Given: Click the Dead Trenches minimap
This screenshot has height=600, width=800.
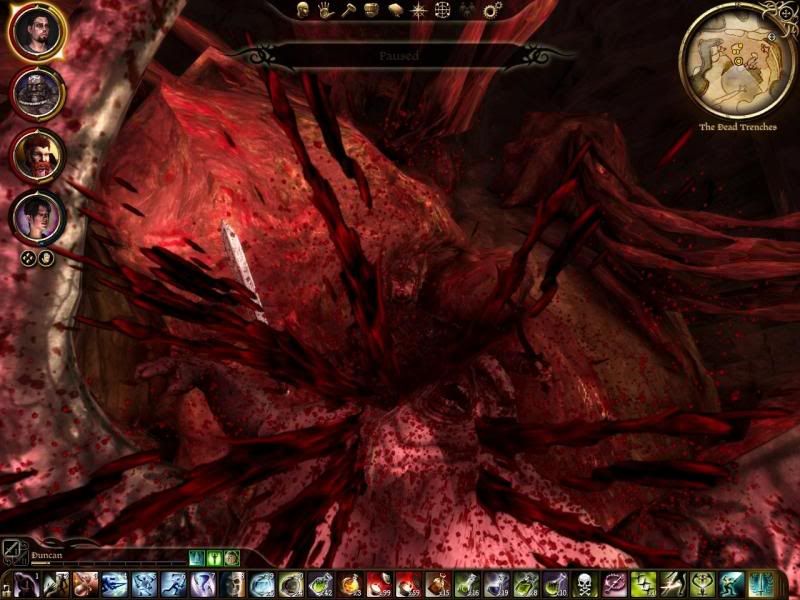Looking at the screenshot, I should point(737,60).
